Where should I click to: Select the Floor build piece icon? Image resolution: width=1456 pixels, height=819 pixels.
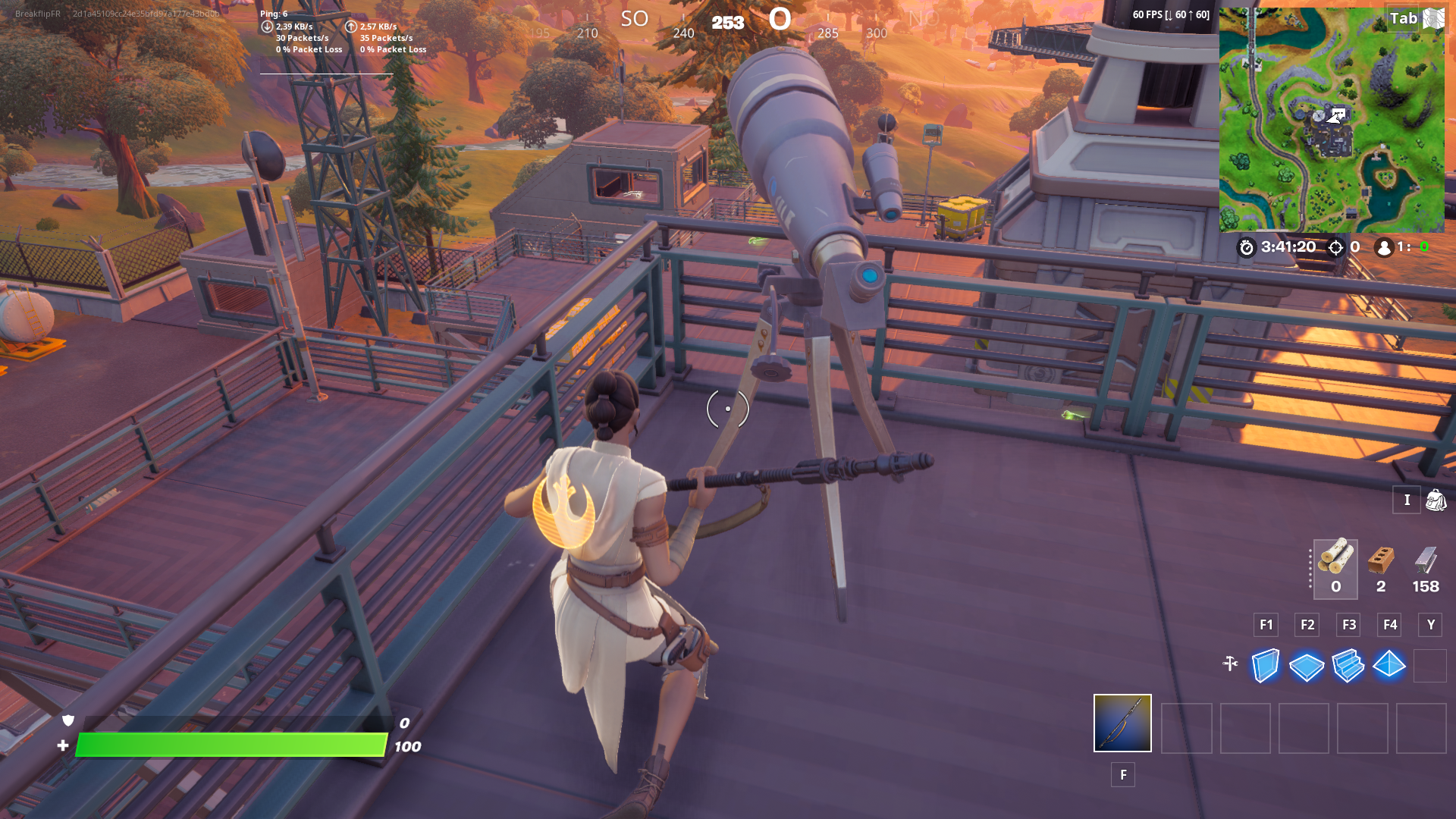tap(1306, 666)
